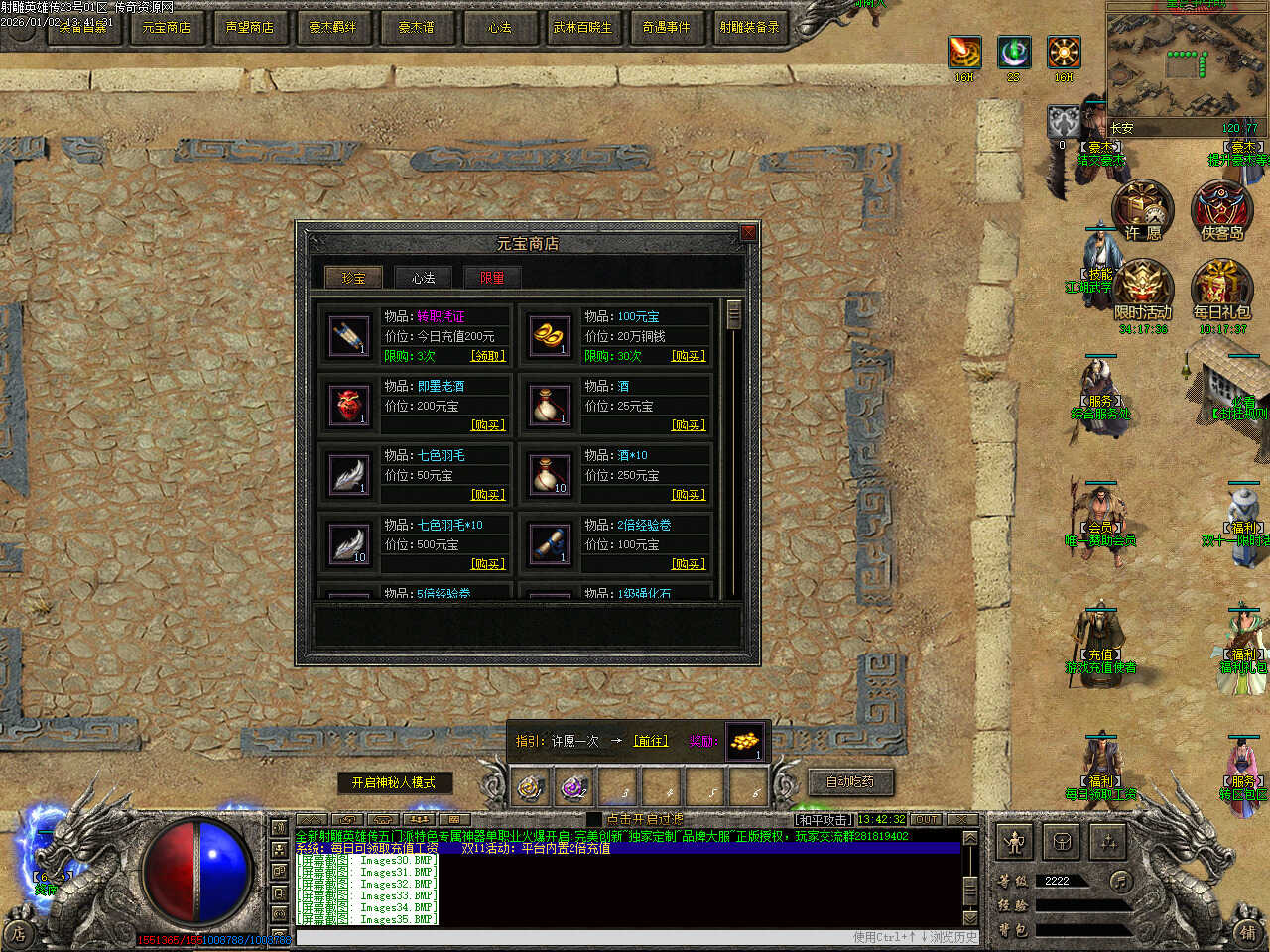
Task: Click 前往 in the quest guide
Action: [651, 741]
